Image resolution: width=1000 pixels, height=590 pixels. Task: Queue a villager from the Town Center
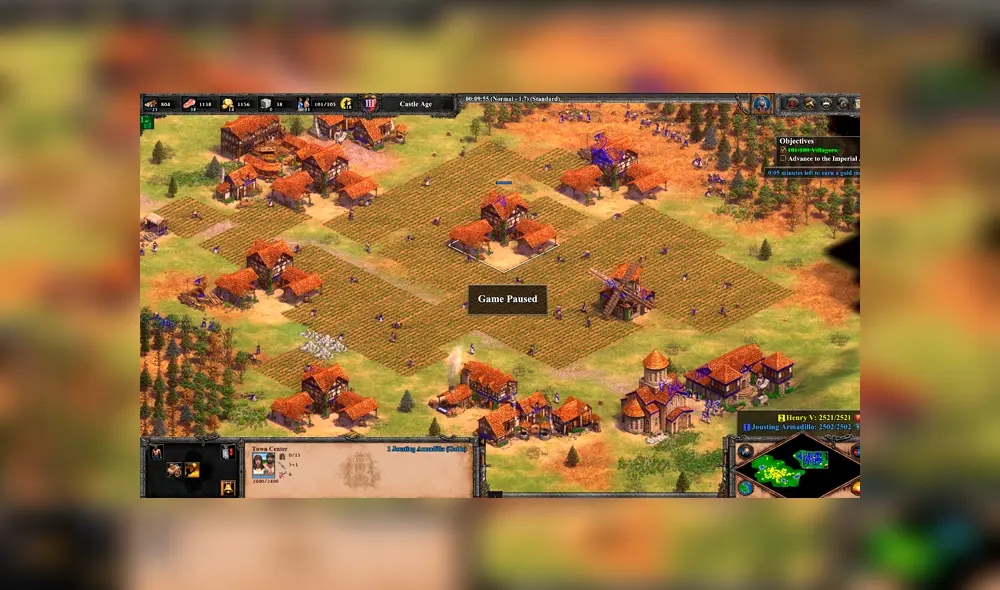point(157,453)
